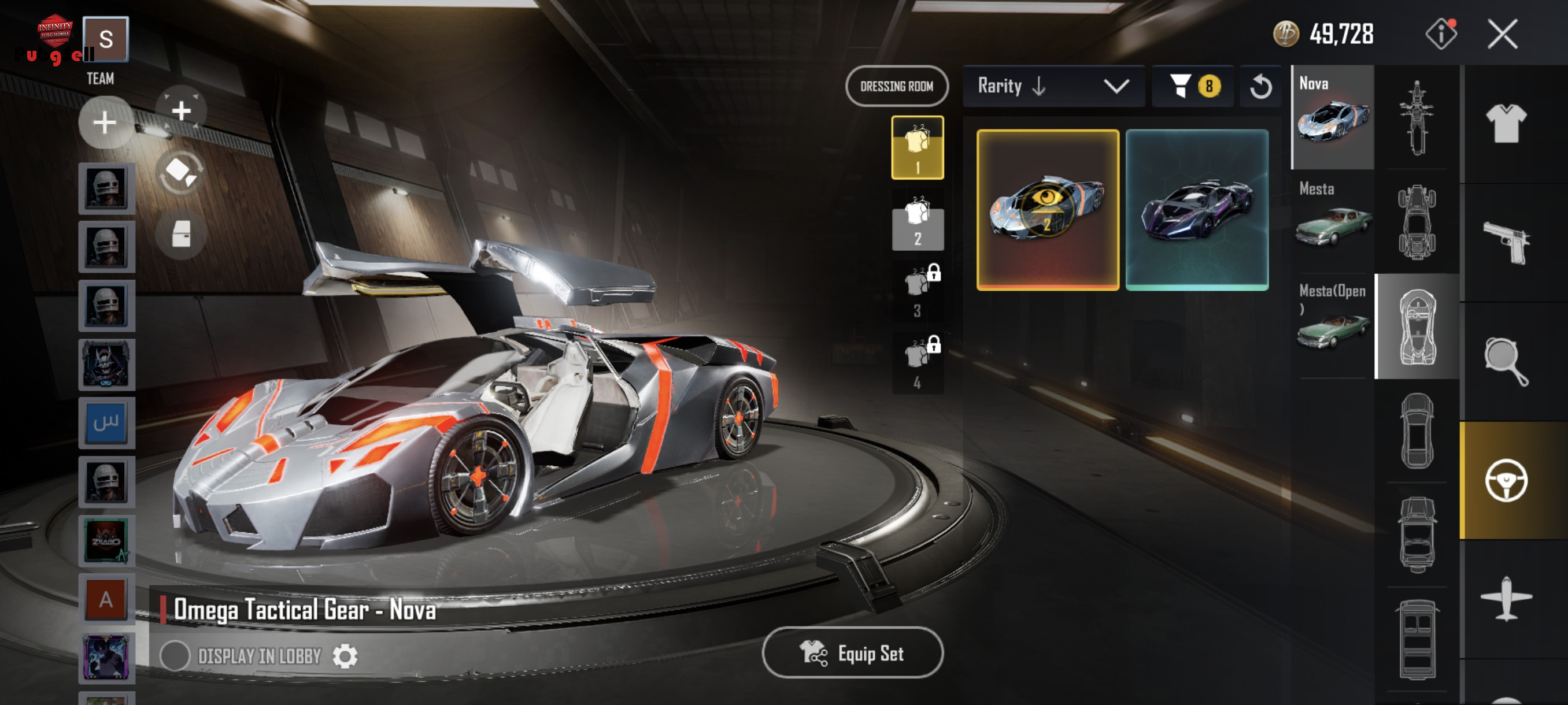Open the pistol weapon skins category
1568x705 pixels.
(1506, 241)
